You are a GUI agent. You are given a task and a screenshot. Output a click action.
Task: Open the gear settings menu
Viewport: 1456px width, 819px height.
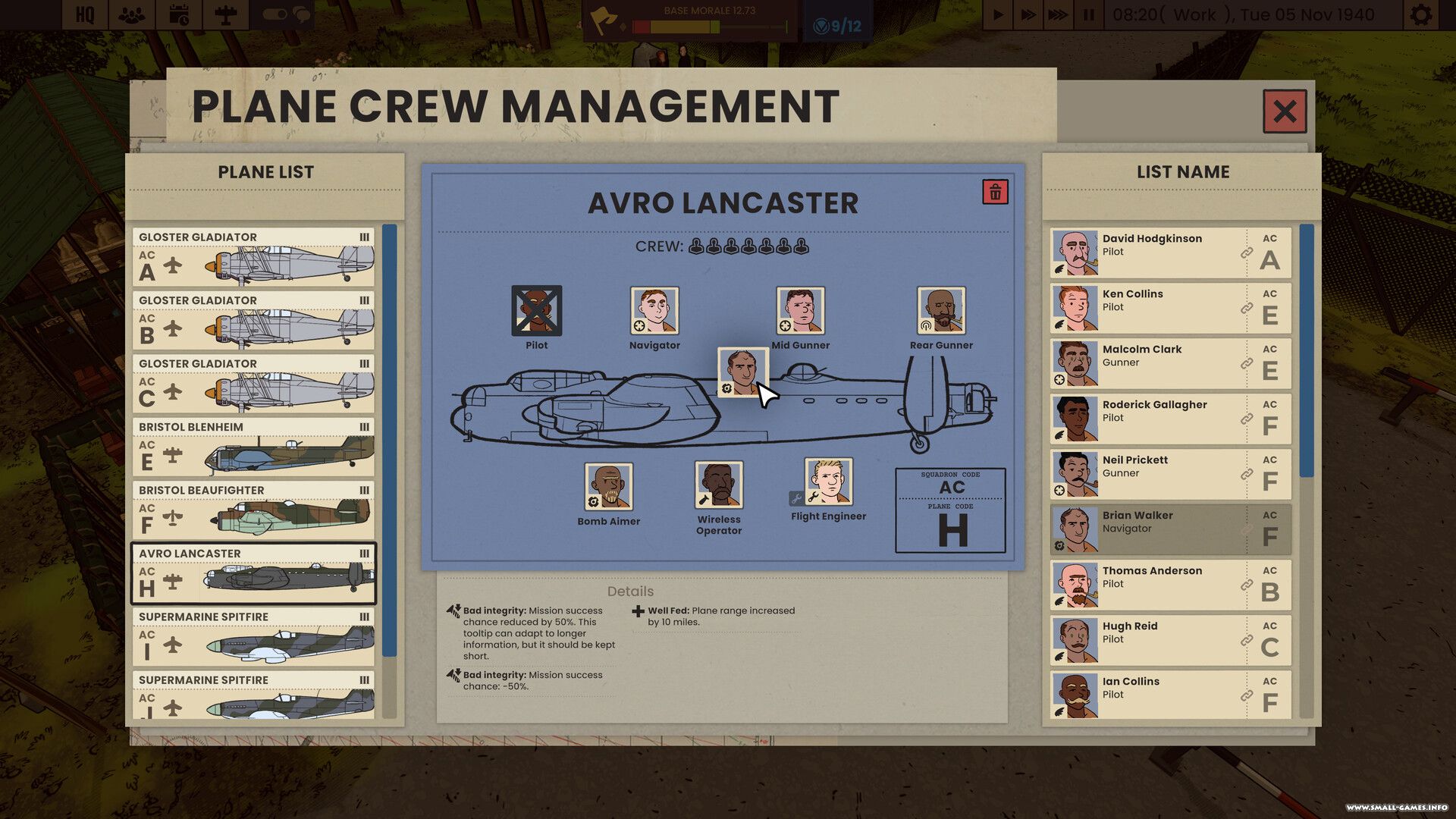tap(1420, 14)
